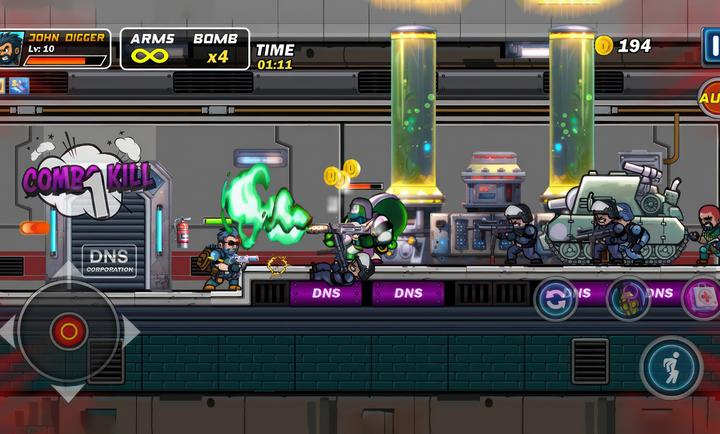Click John Digger's character portrait
The height and width of the screenshot is (434, 720).
pyautogui.click(x=14, y=47)
